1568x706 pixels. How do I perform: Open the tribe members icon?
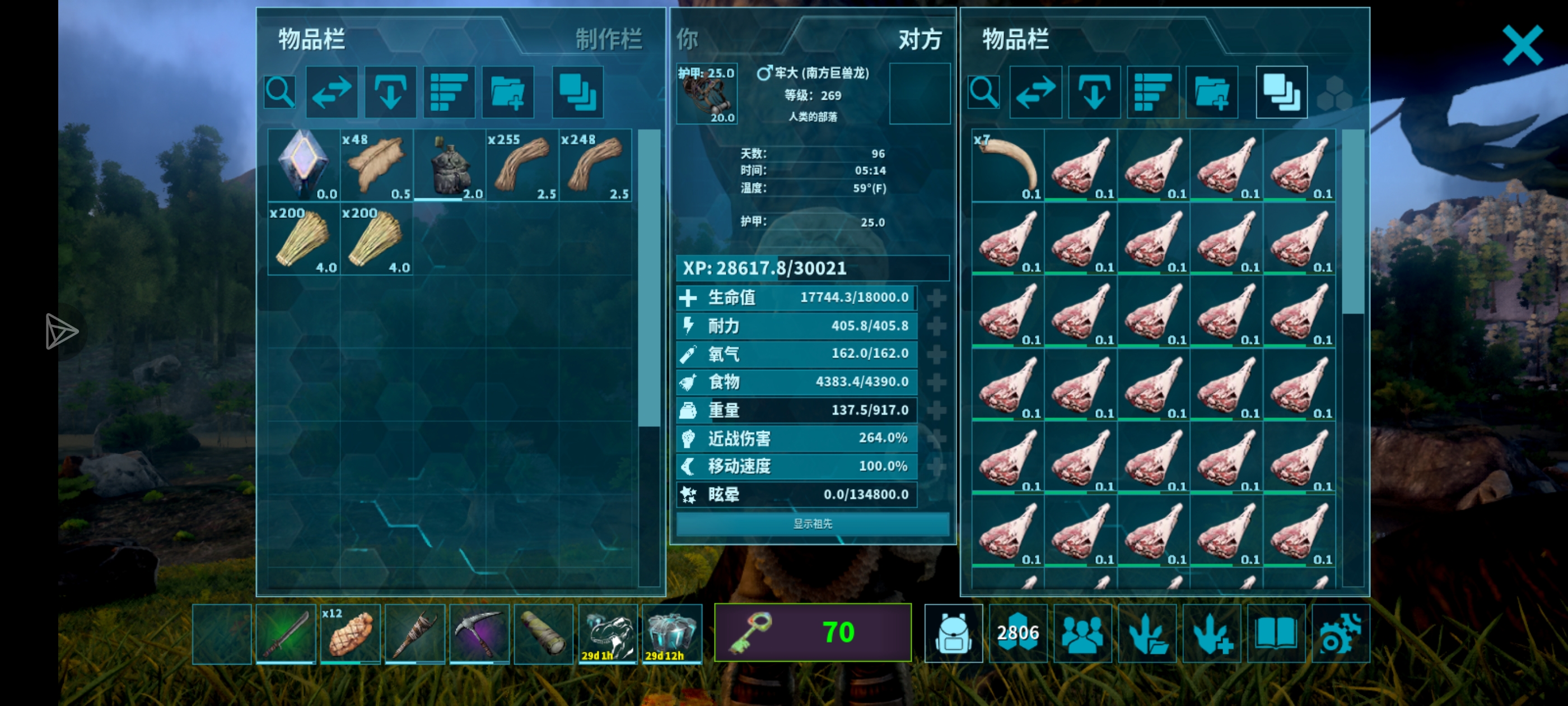click(1082, 633)
